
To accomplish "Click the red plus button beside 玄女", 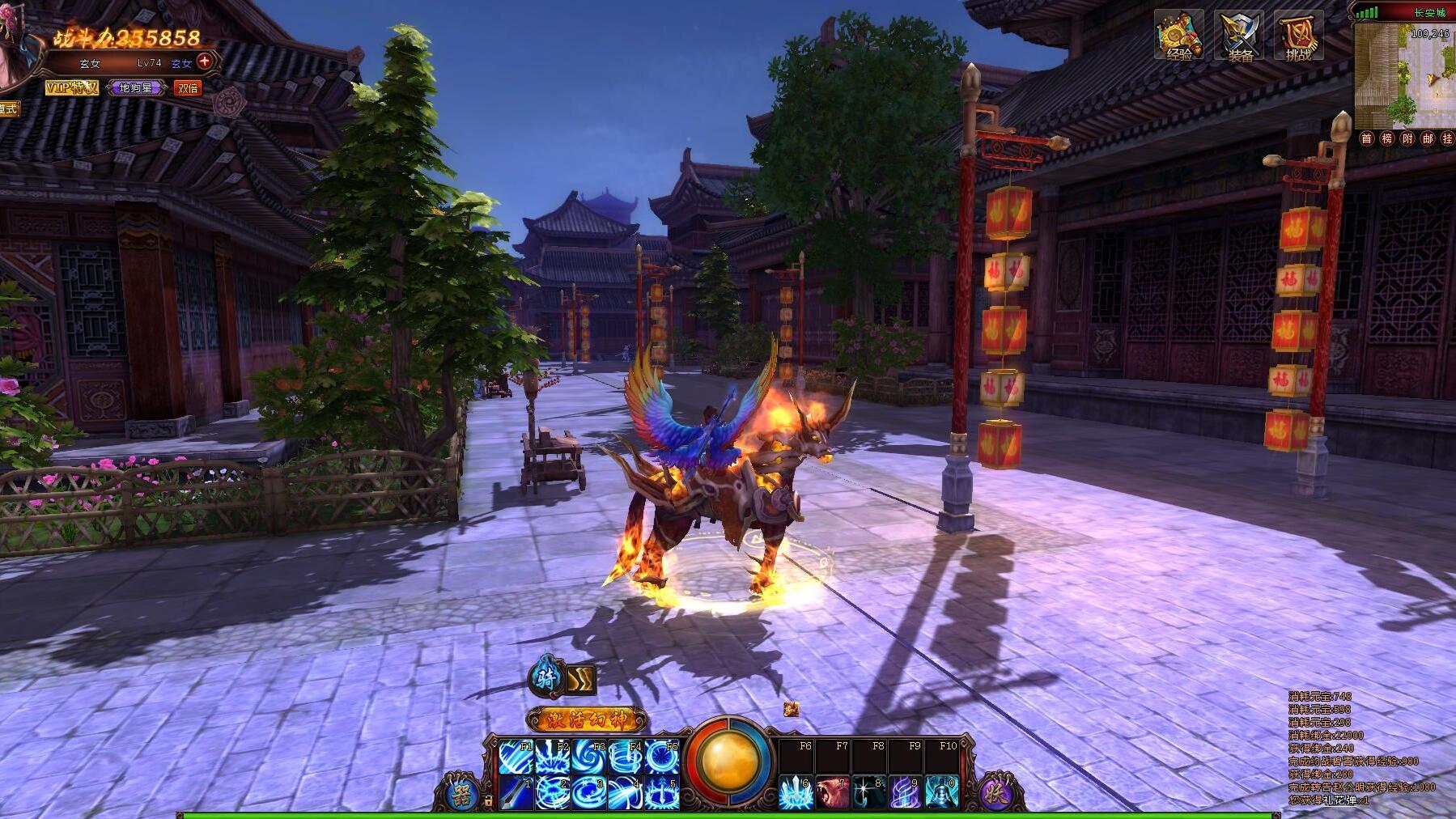I will 206,61.
